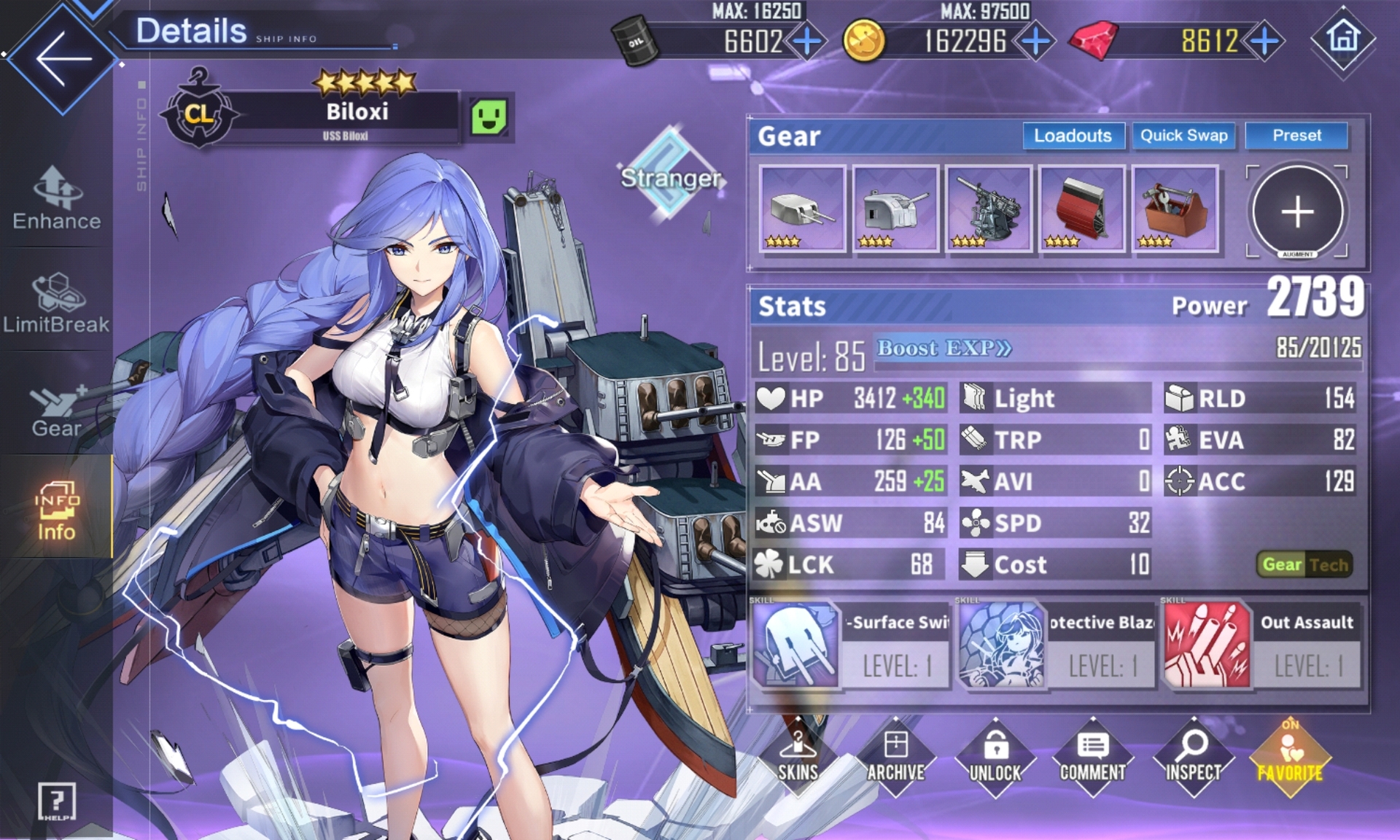Switch to the LimitBreak tab
This screenshot has height=840, width=1400.
coord(56,303)
